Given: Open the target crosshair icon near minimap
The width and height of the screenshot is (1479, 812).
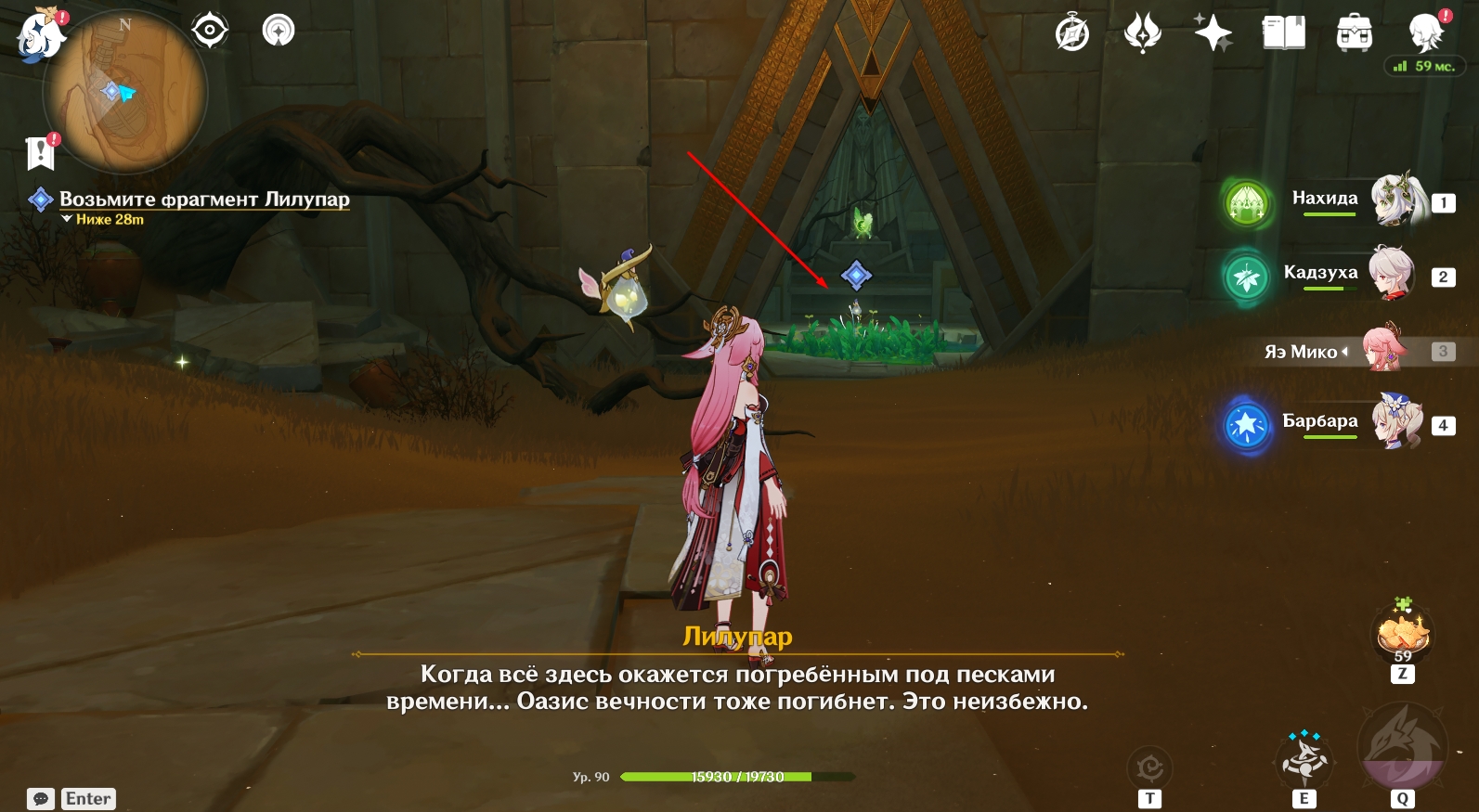Looking at the screenshot, I should point(210,31).
